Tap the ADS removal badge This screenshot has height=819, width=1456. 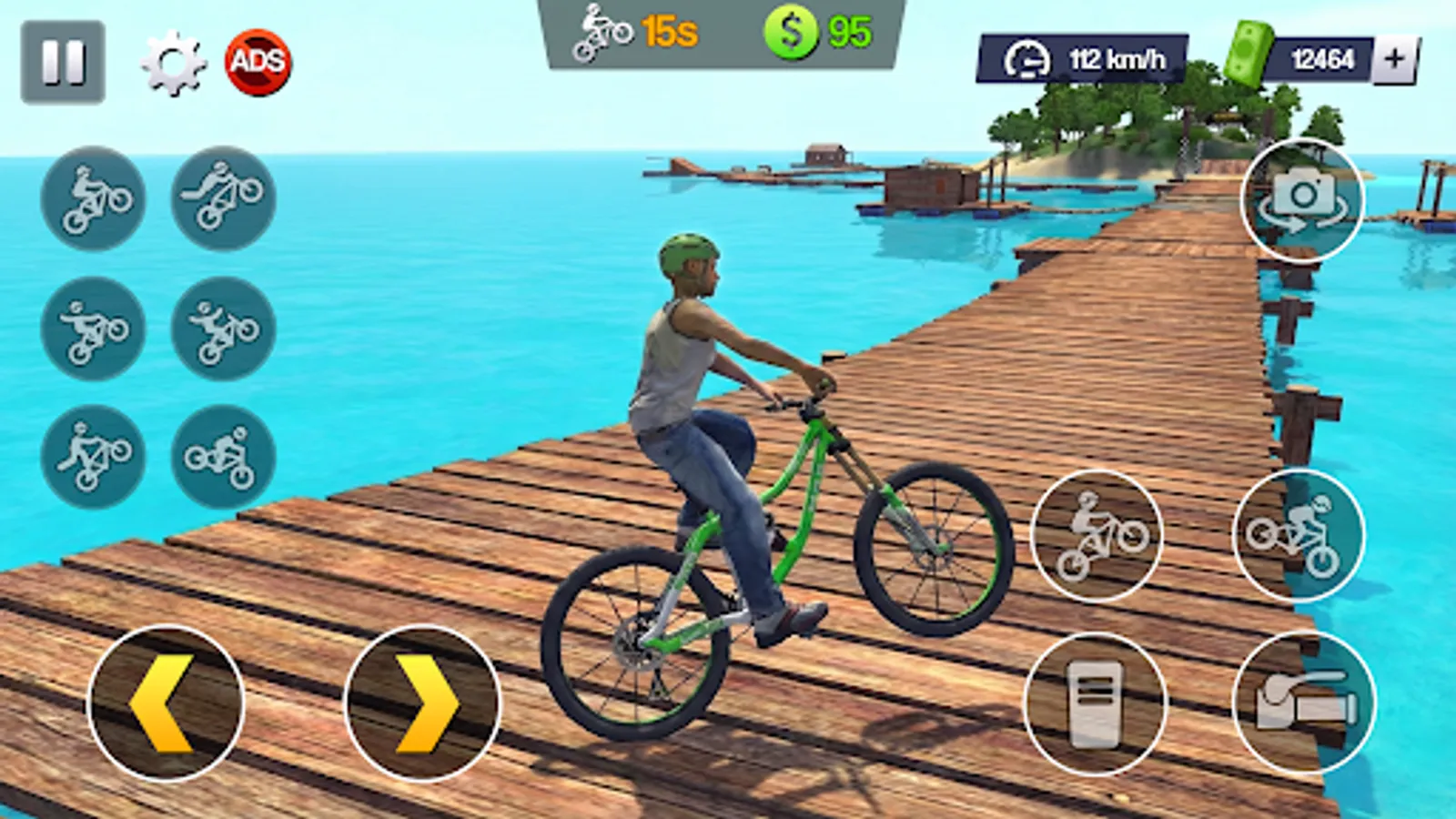point(258,59)
